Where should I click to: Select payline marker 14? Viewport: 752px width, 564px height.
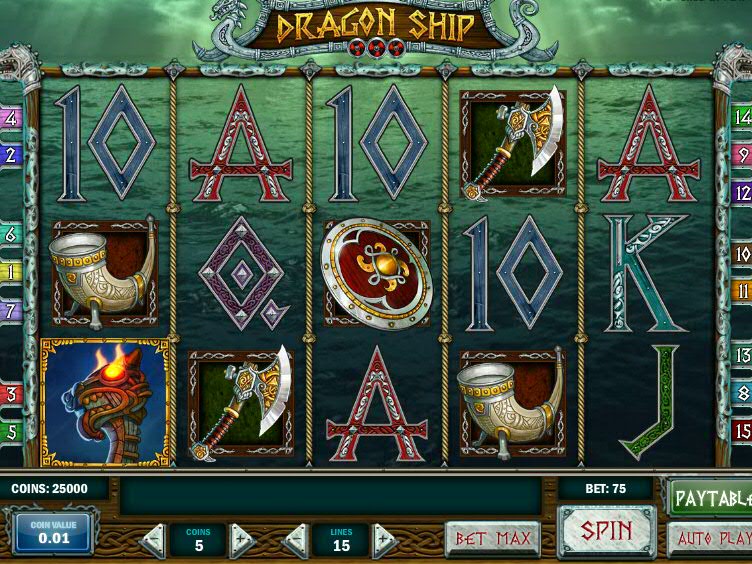click(742, 118)
